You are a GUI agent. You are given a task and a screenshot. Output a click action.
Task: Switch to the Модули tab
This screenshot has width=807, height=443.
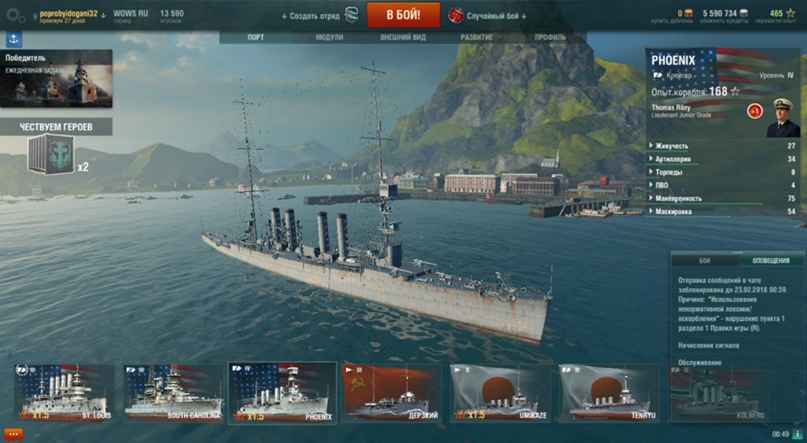click(328, 37)
